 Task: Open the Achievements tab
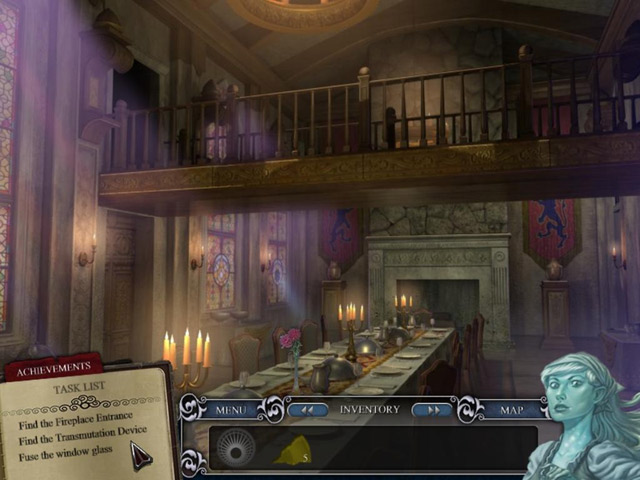(52, 370)
